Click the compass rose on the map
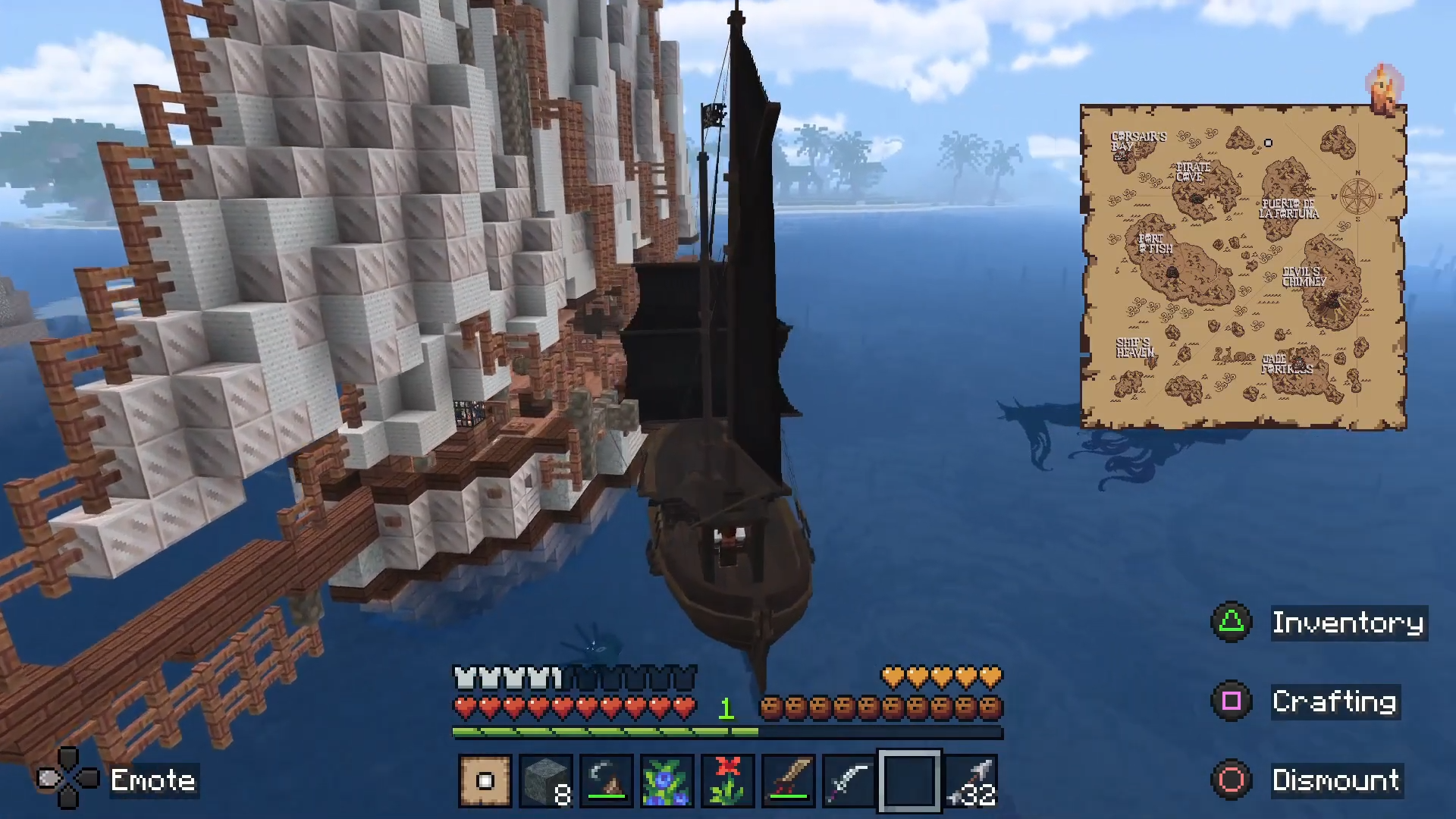Viewport: 1456px width, 819px height. pos(1357,196)
